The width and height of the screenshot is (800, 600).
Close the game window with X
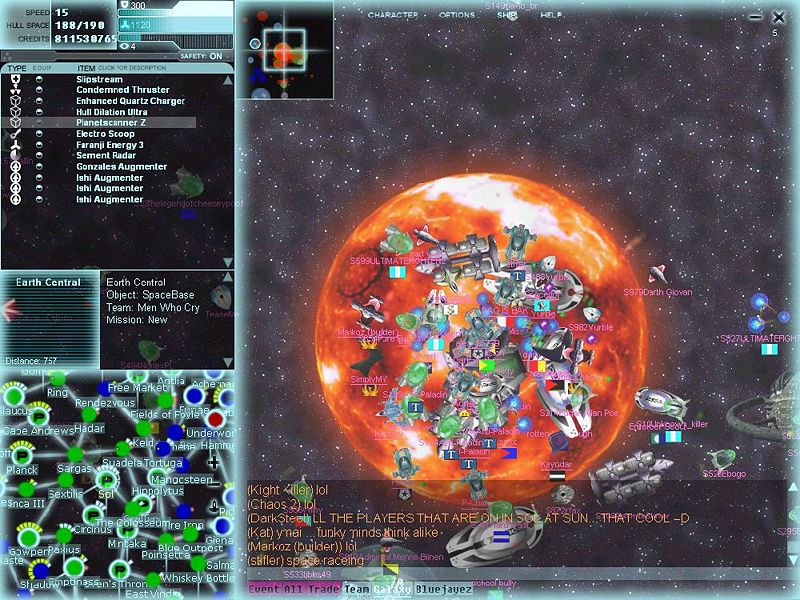[779, 17]
